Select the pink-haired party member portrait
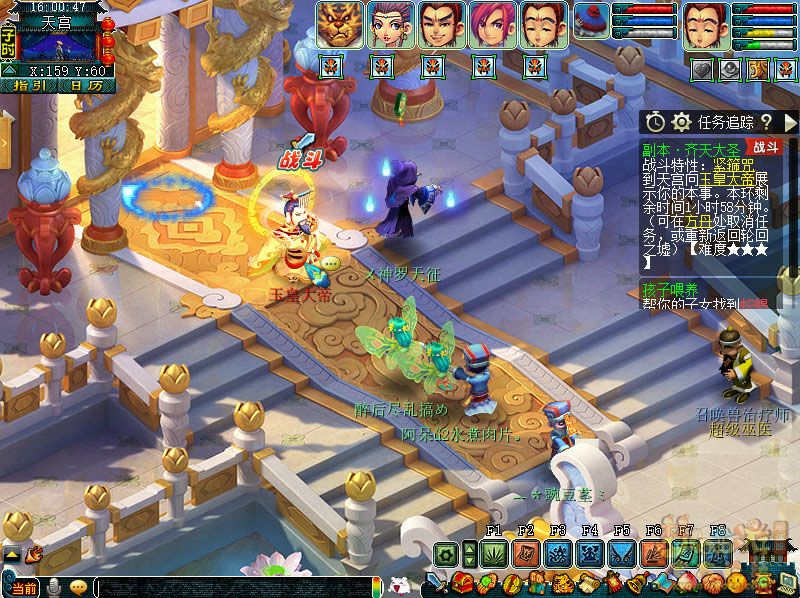The height and width of the screenshot is (598, 800). coord(488,25)
